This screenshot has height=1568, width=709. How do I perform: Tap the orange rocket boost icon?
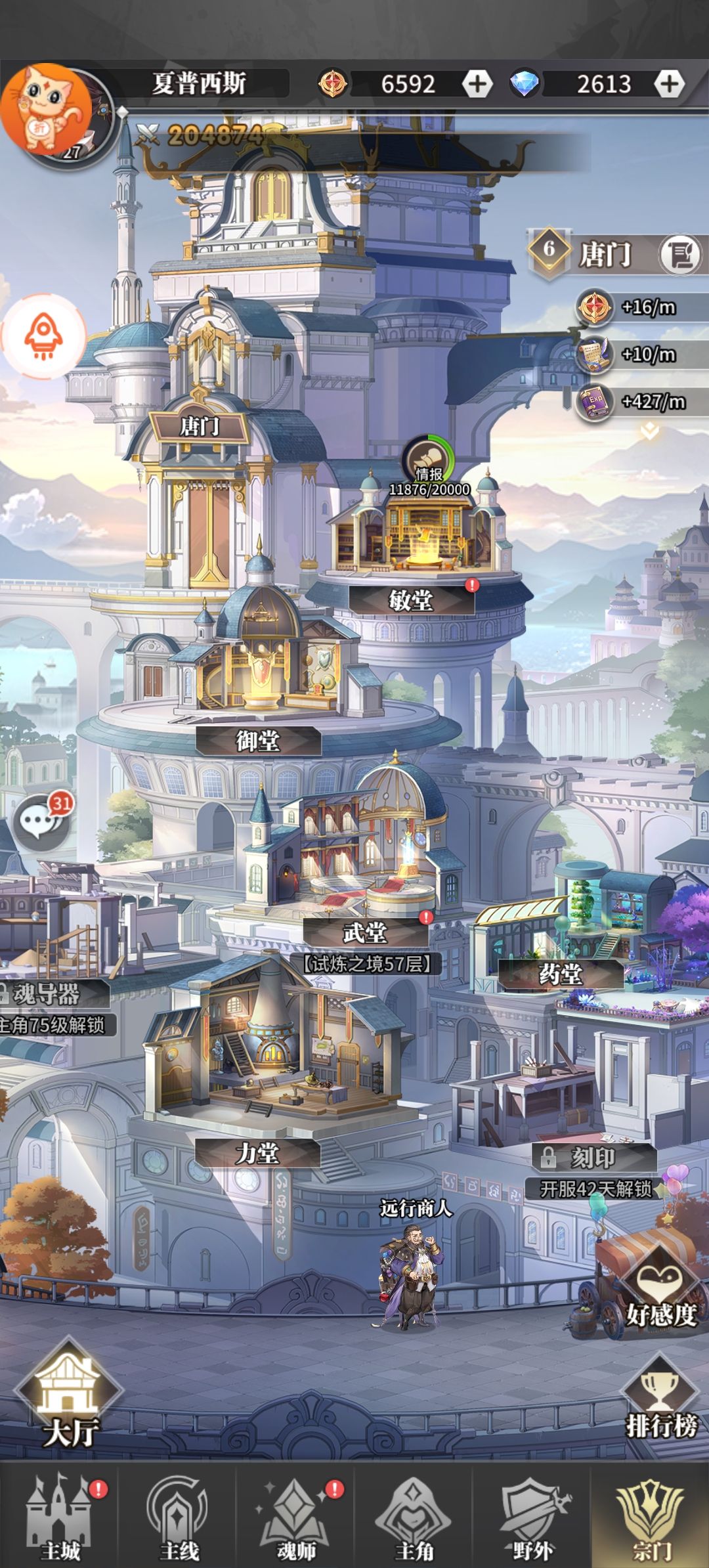(43, 336)
